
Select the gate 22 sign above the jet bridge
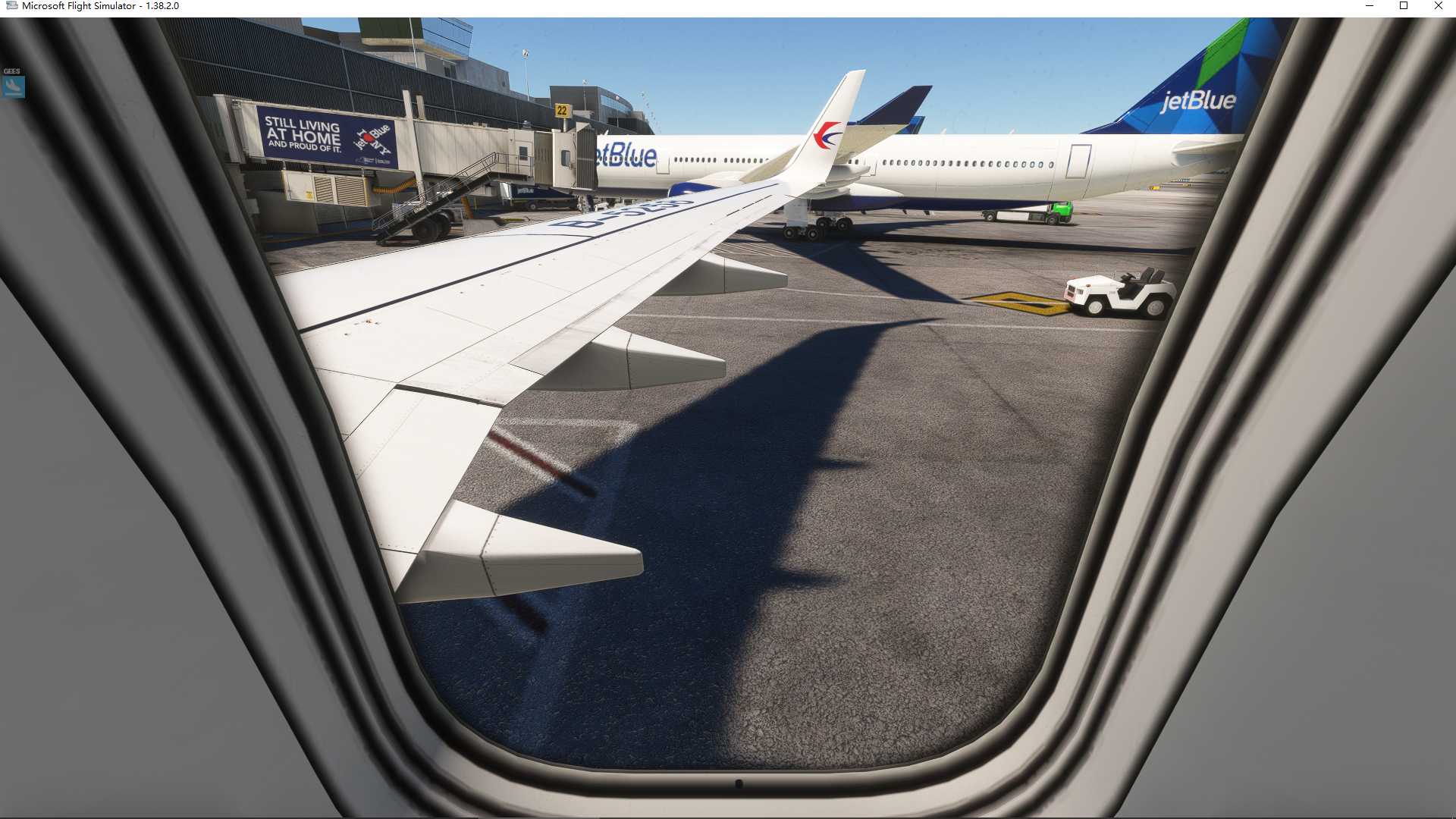562,111
